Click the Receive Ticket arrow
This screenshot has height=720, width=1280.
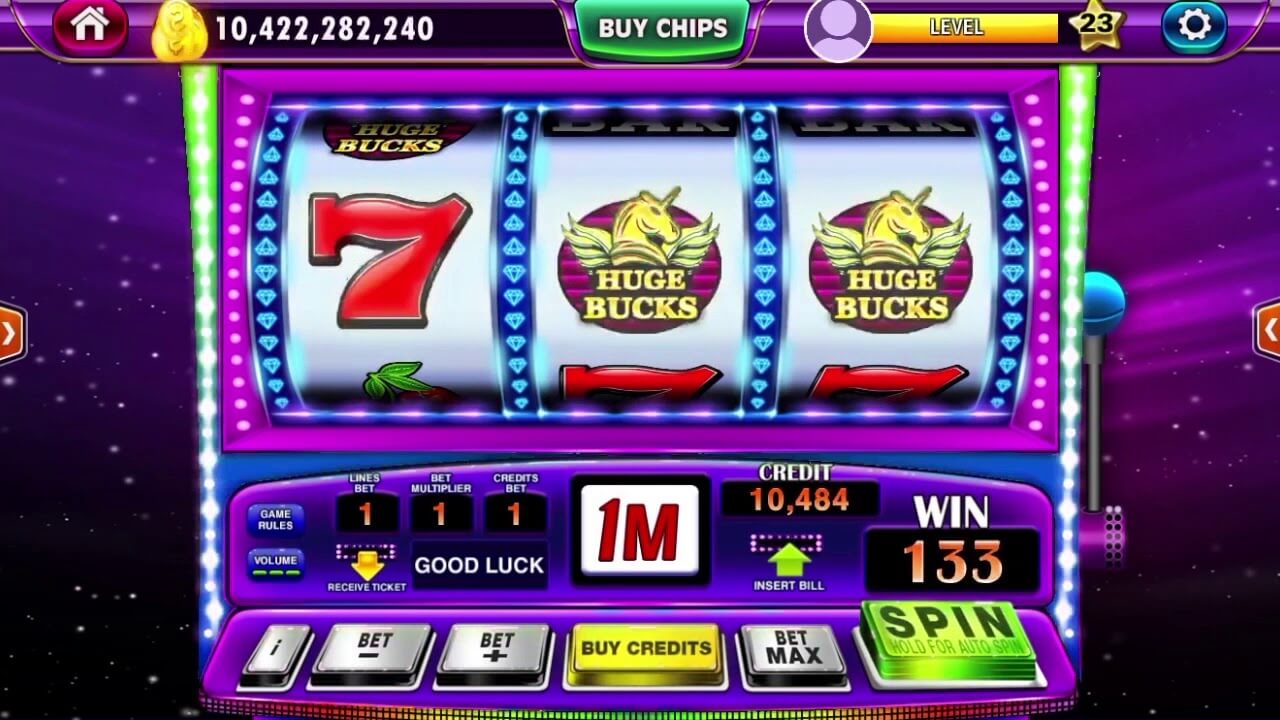pos(366,562)
